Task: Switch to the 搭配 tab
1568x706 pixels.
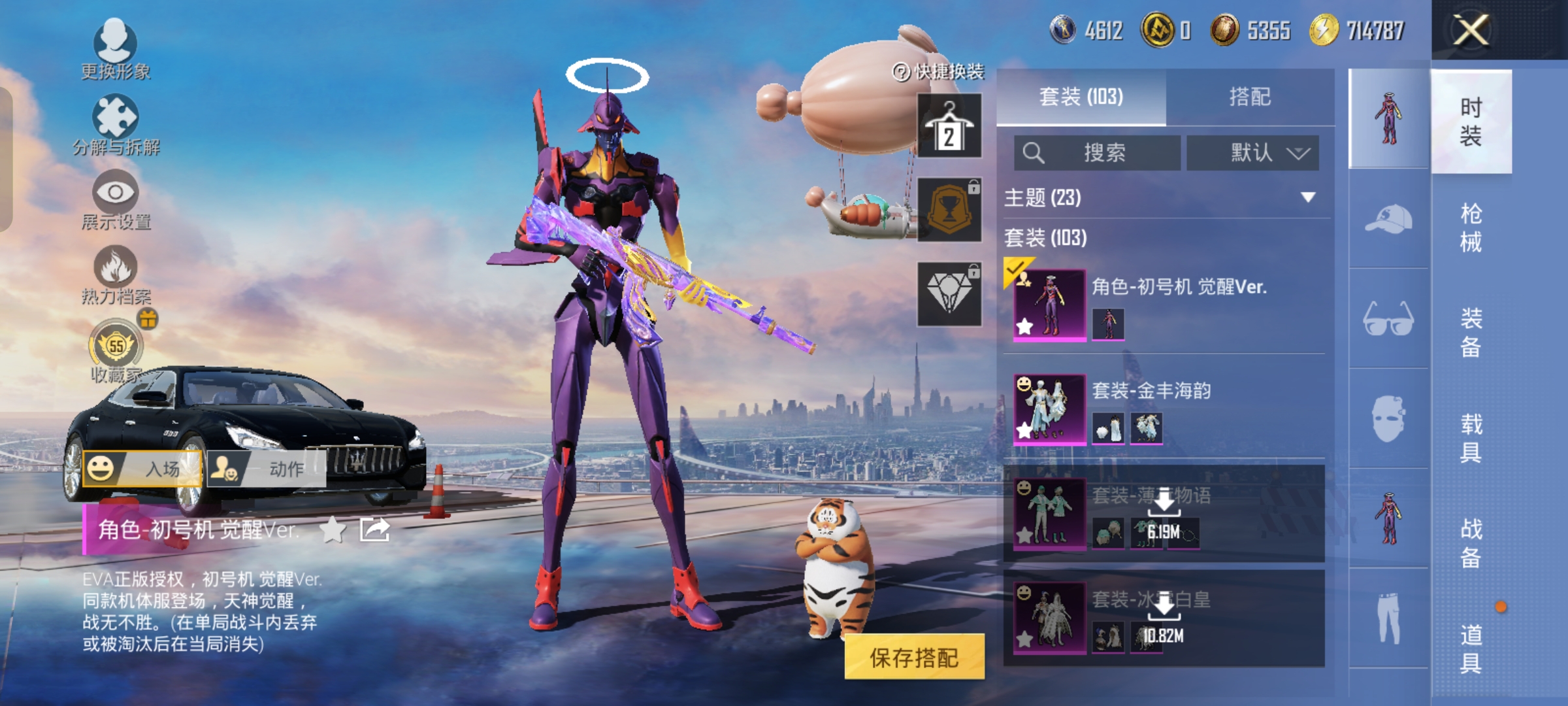Action: tap(1249, 97)
